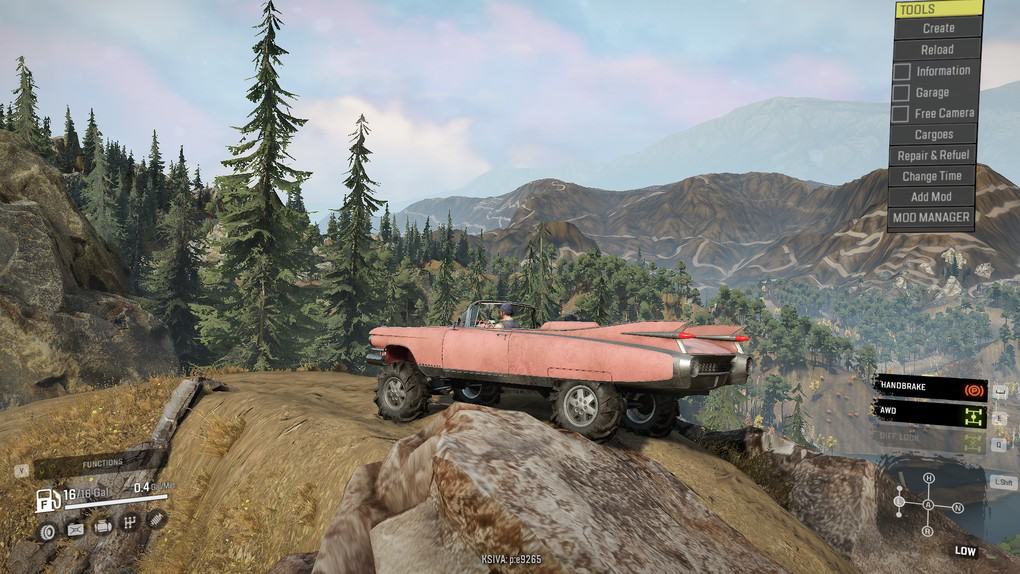Reload using the Tools panel

pyautogui.click(x=937, y=49)
